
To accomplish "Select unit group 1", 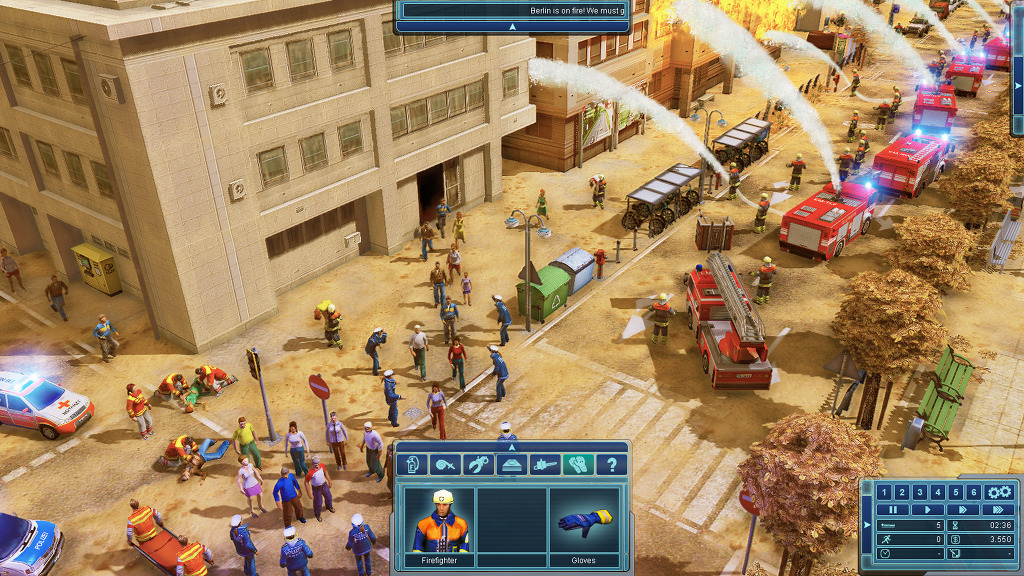I will point(884,492).
